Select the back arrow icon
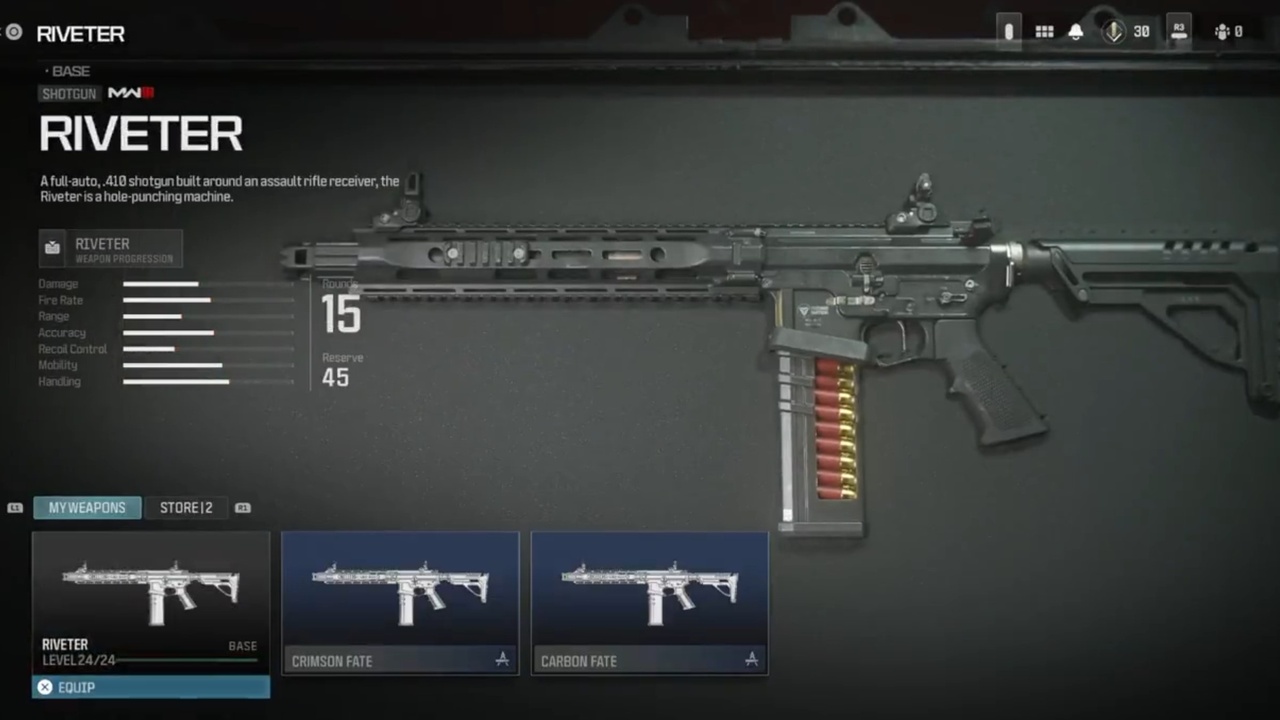1280x720 pixels. tap(12, 32)
